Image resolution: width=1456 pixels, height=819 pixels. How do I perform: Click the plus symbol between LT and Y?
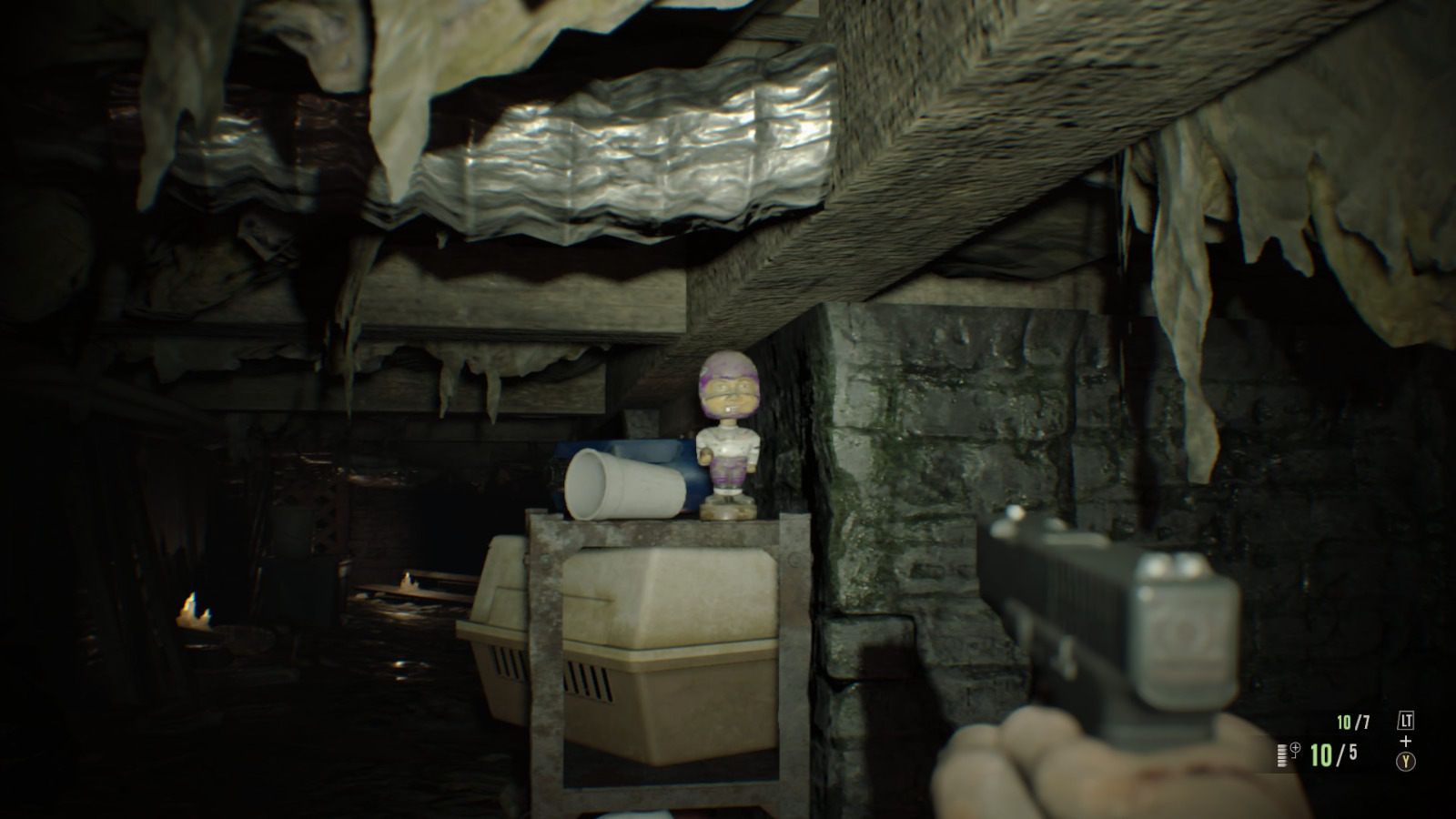(x=1406, y=739)
